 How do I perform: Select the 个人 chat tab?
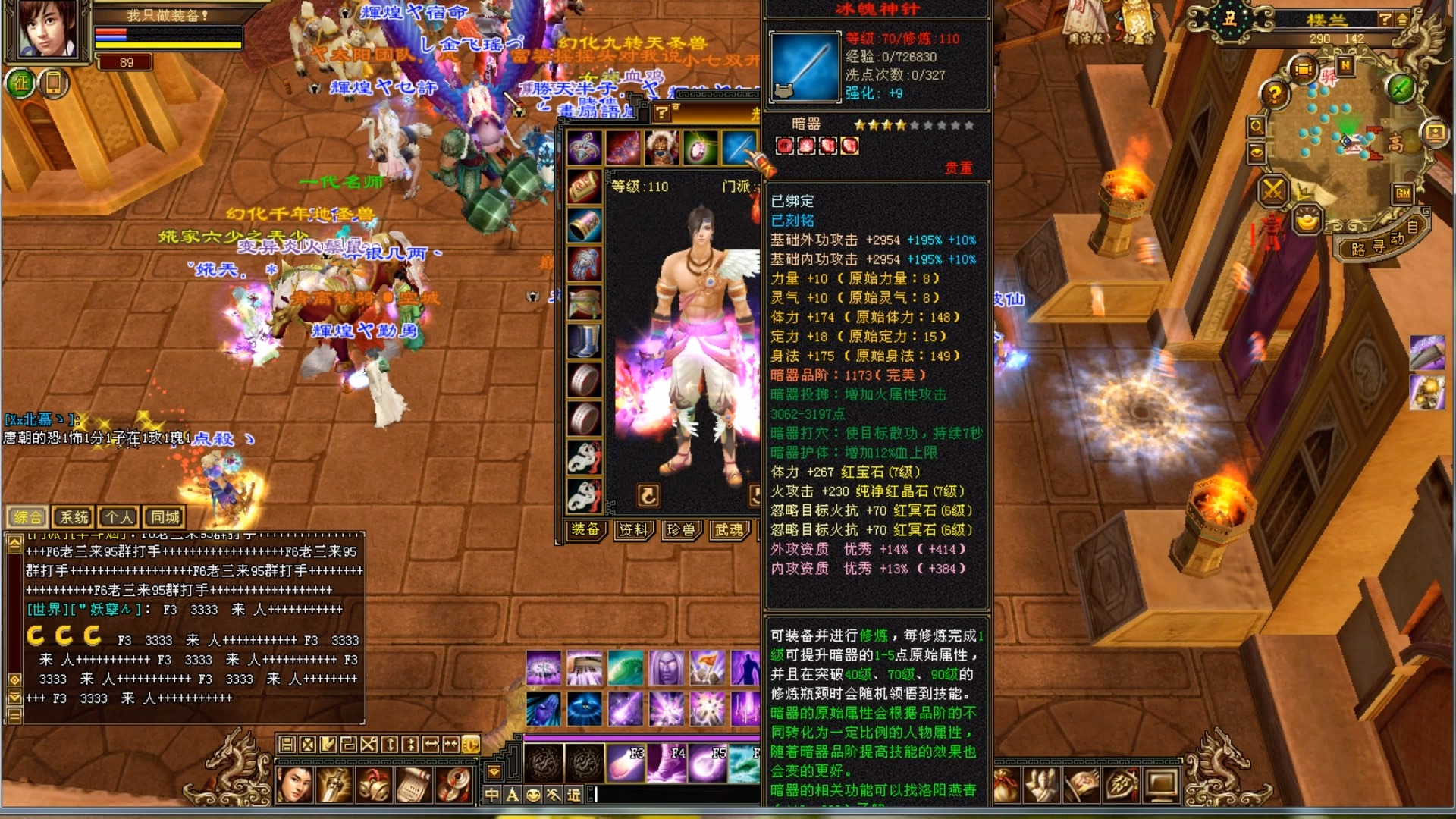(119, 517)
